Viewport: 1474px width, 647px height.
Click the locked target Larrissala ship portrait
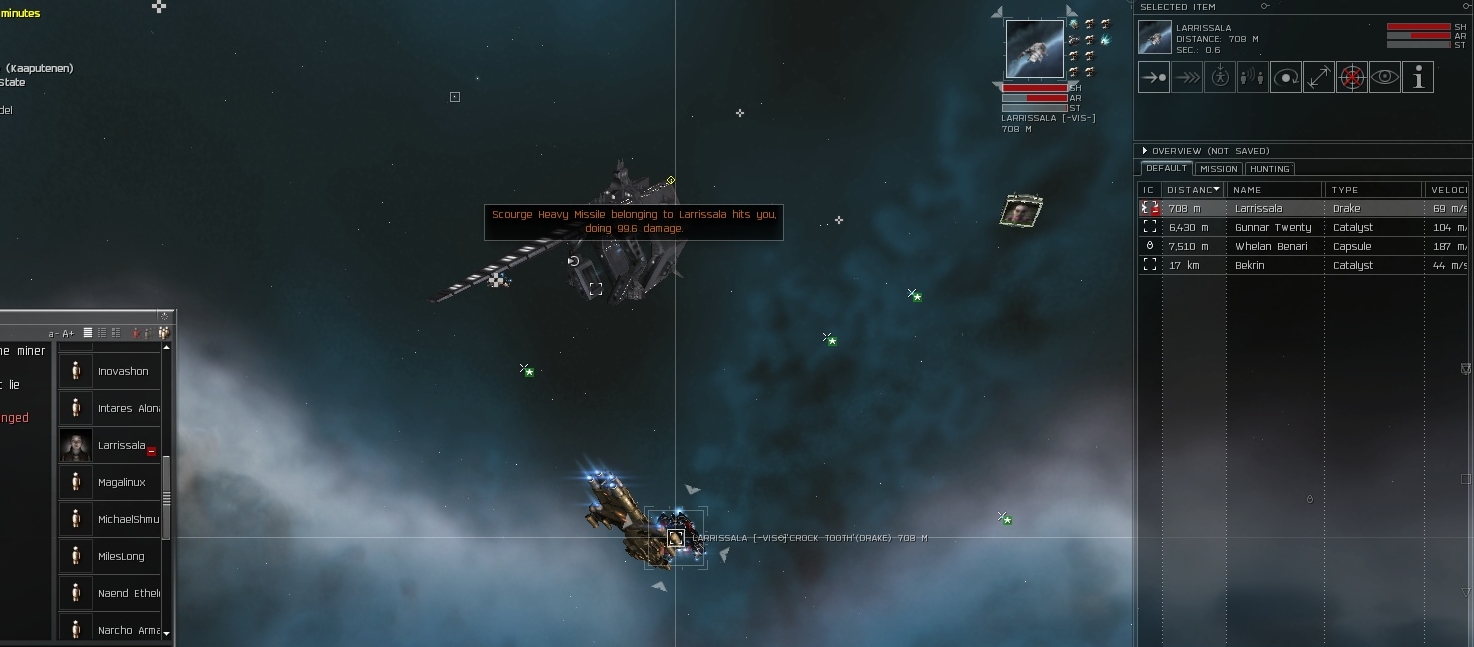(1034, 49)
